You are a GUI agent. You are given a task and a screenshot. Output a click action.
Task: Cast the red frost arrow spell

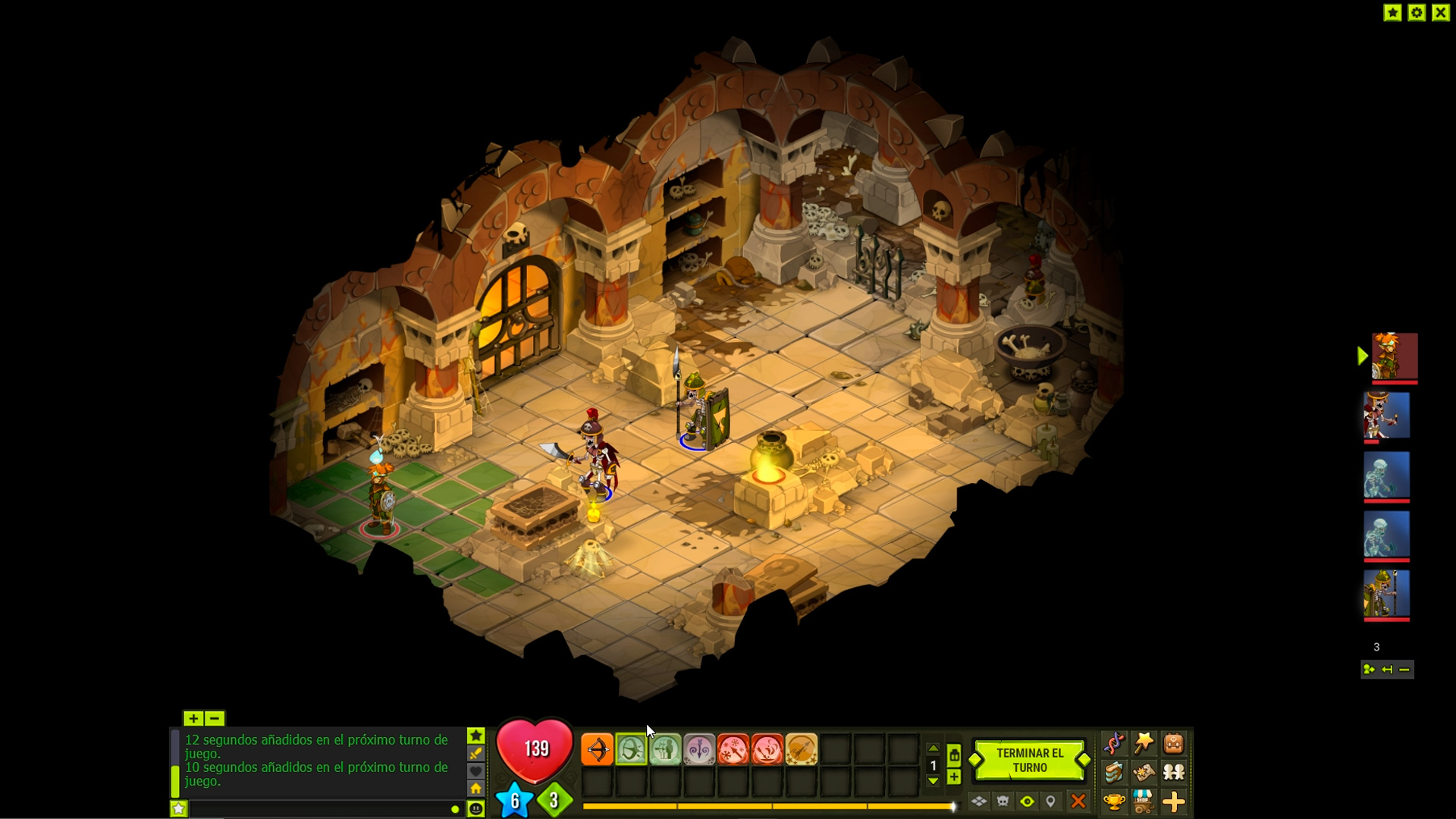[733, 750]
